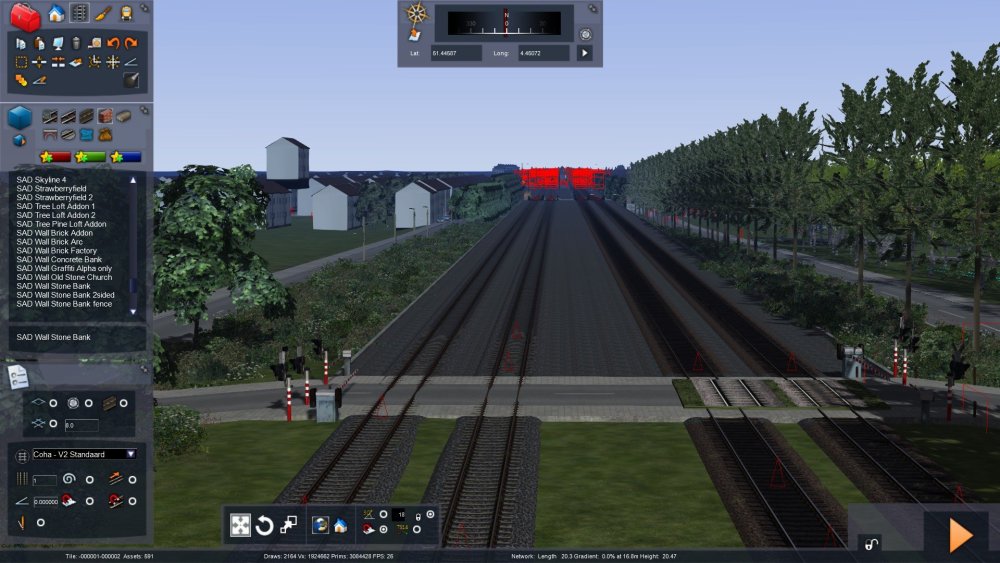Open the red toolbox main menu
Screen dimensions: 1000x563
(25, 16)
